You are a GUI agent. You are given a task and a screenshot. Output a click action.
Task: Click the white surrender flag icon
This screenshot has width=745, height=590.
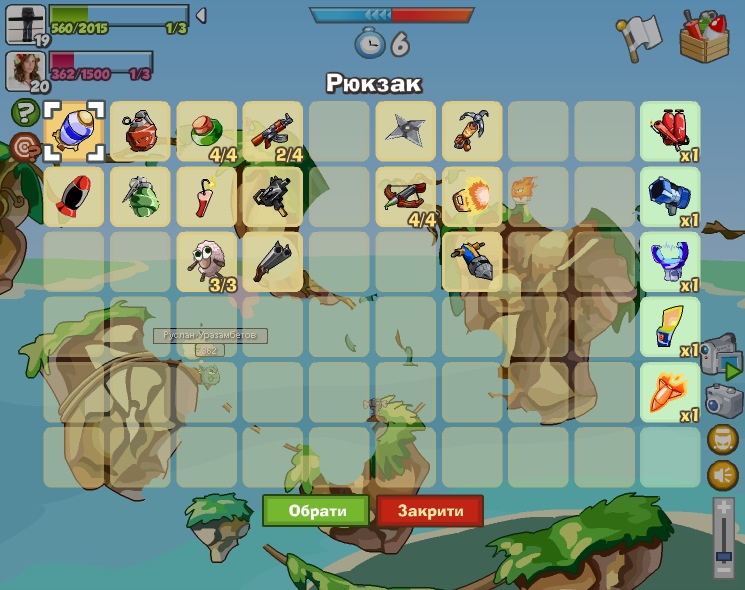638,36
